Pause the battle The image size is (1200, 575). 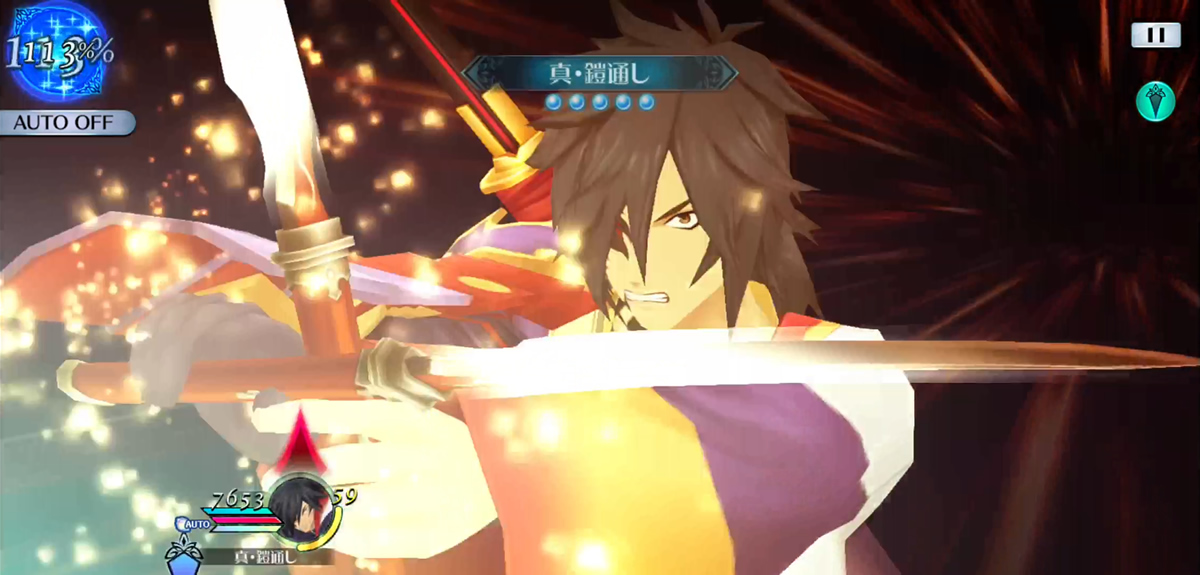tap(1155, 35)
